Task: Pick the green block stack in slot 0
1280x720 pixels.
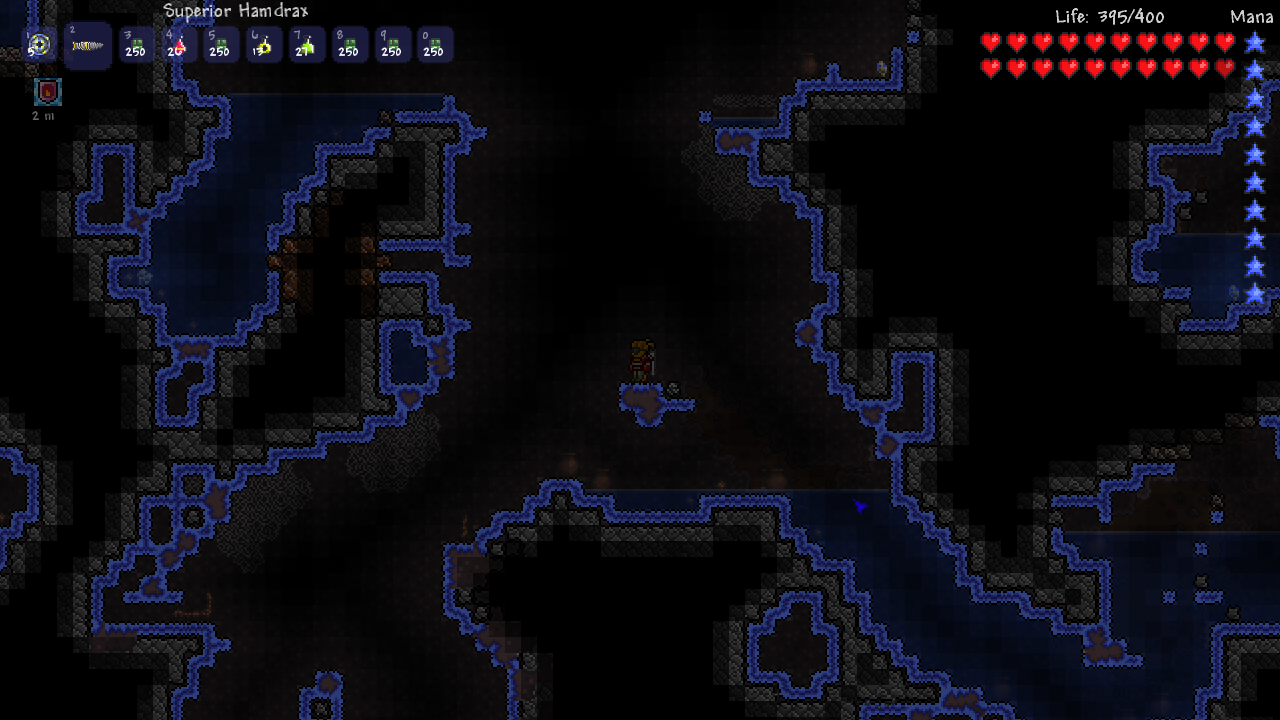Action: click(x=434, y=46)
